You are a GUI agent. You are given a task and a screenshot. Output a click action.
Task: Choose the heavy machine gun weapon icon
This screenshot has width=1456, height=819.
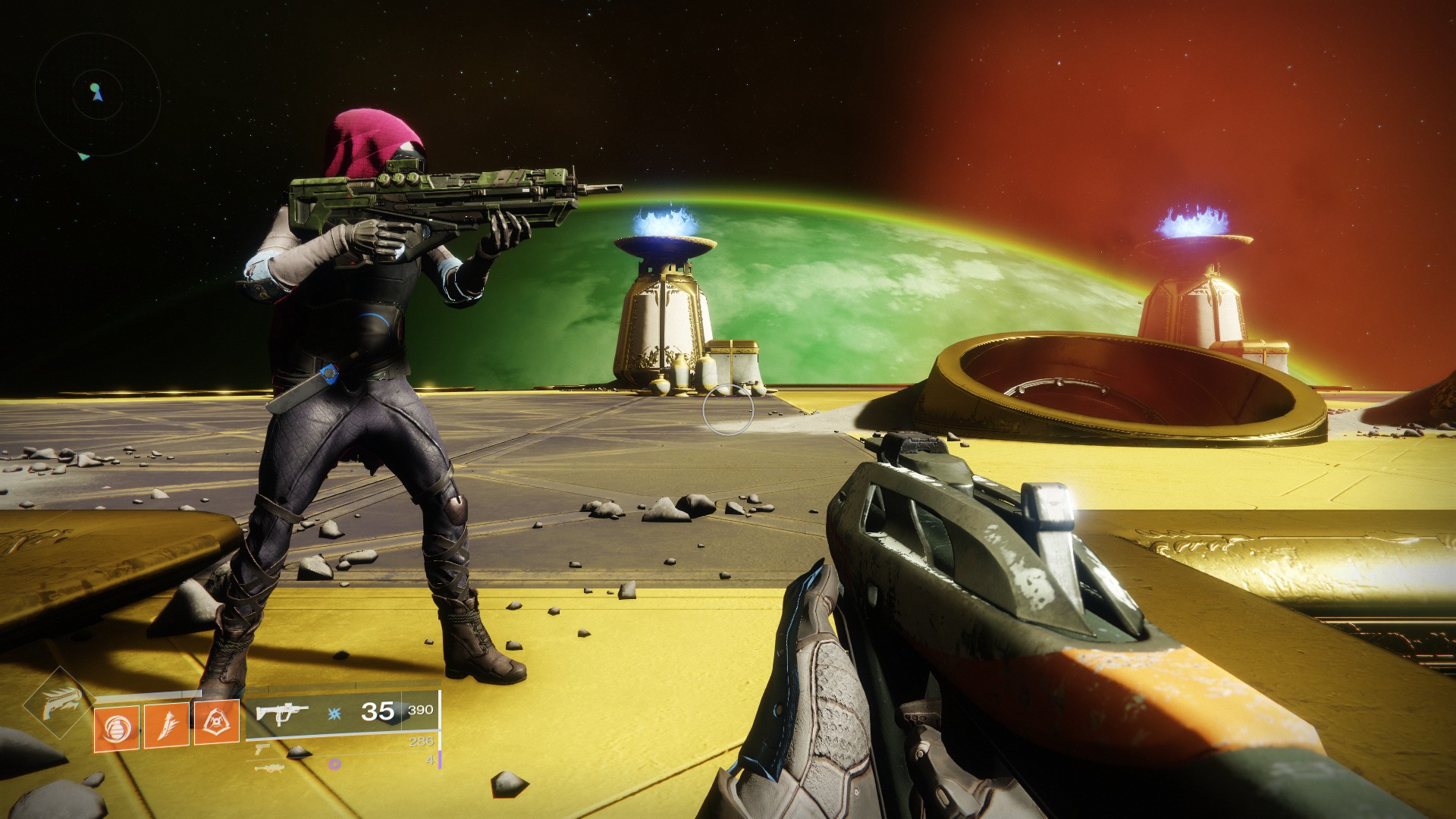(269, 767)
